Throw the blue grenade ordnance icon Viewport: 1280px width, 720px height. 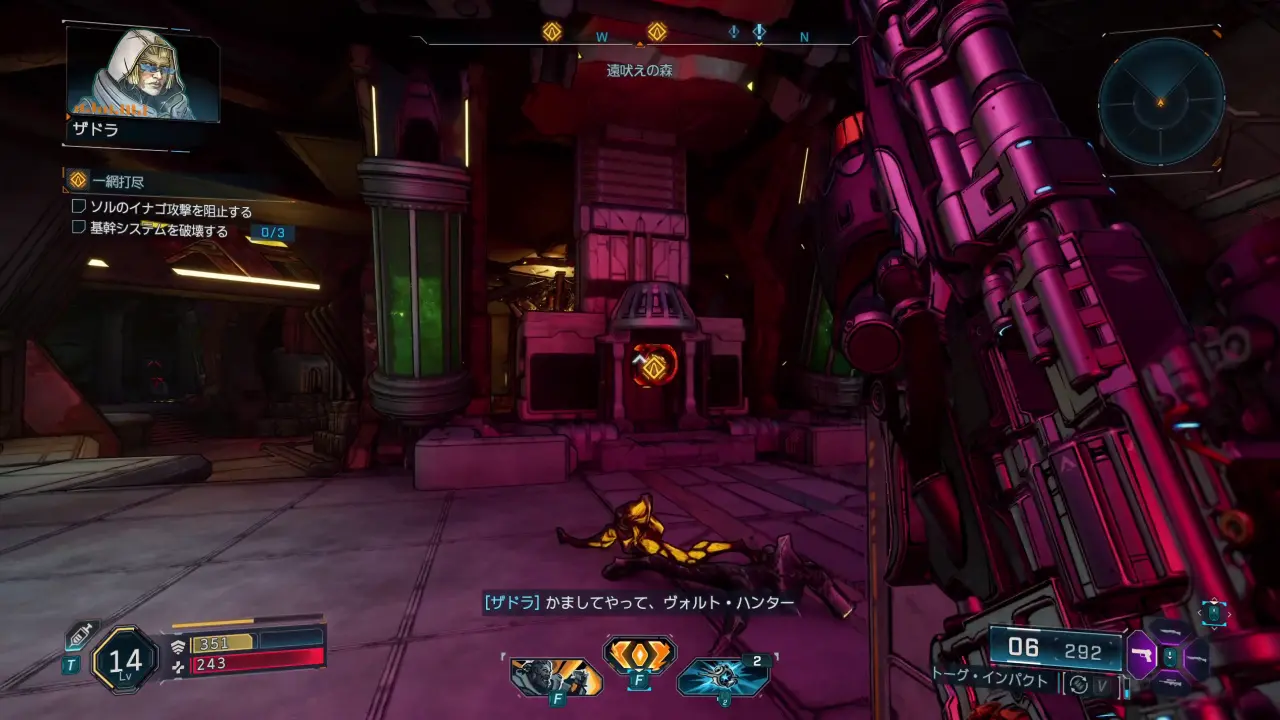(722, 677)
